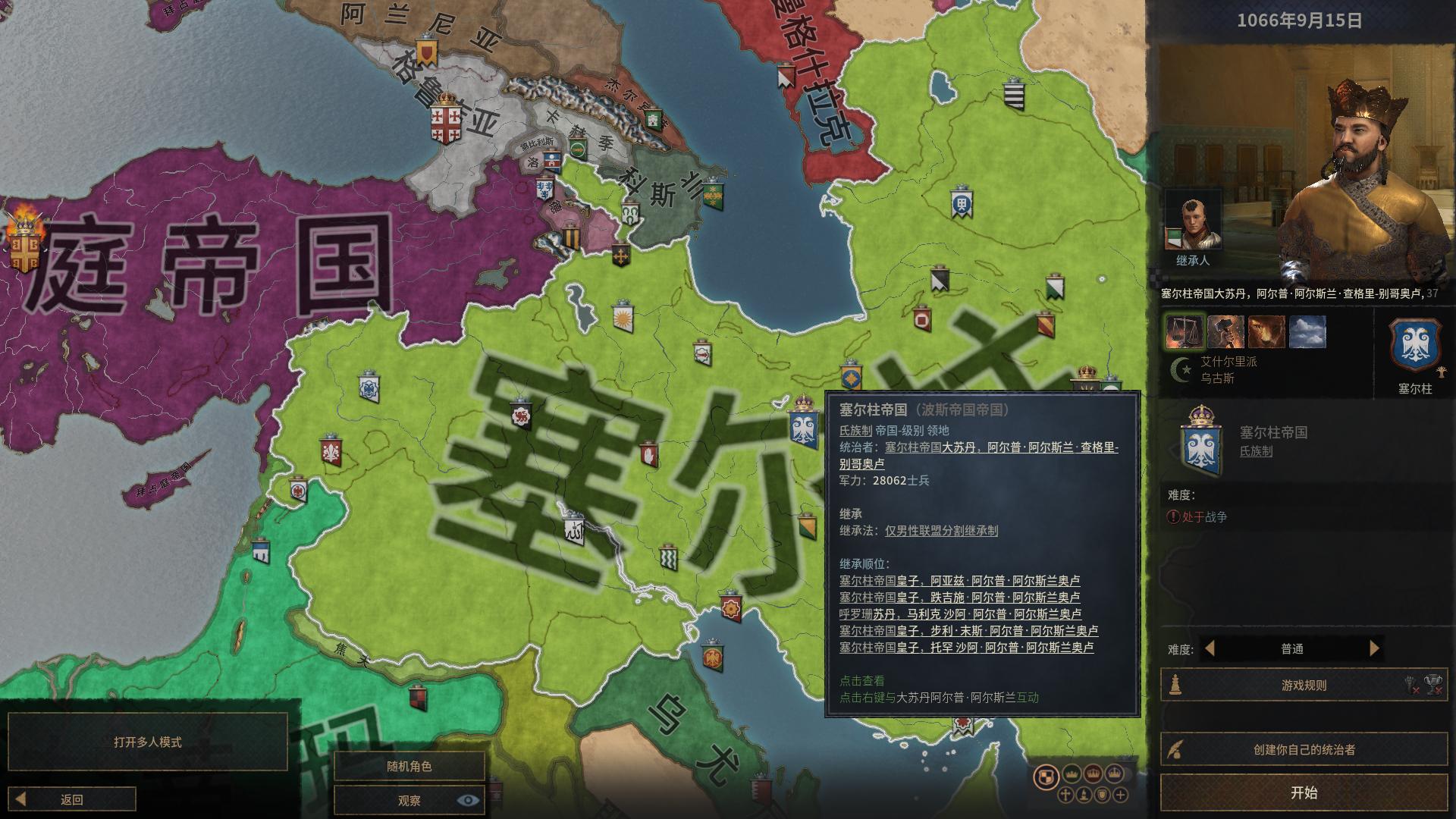Open the 仅男性联盟分割继承制 succession law link
The image size is (1456, 819).
coord(942,531)
